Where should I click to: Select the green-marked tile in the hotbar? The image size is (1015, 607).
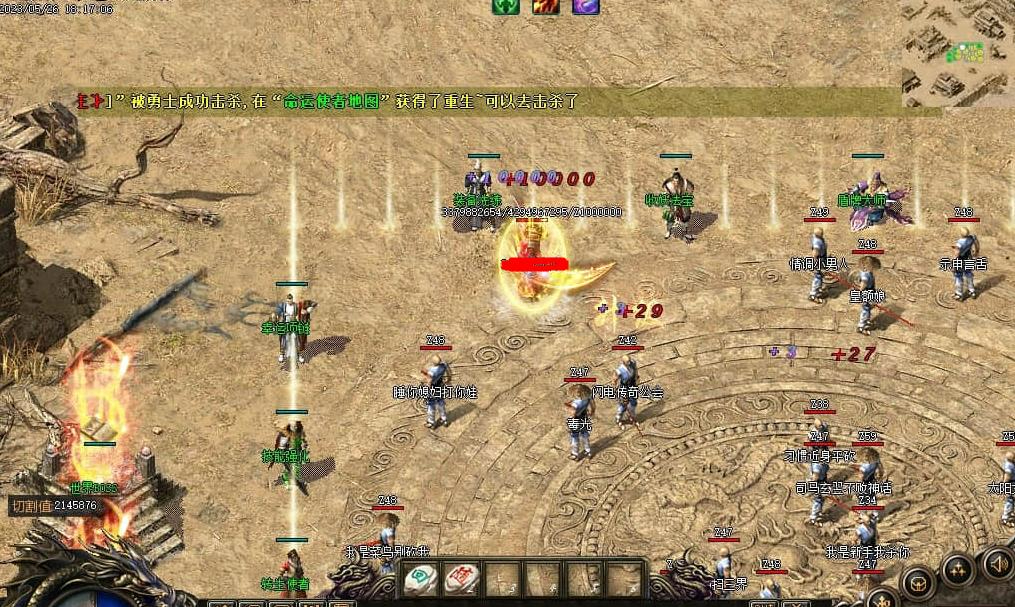pyautogui.click(x=422, y=578)
